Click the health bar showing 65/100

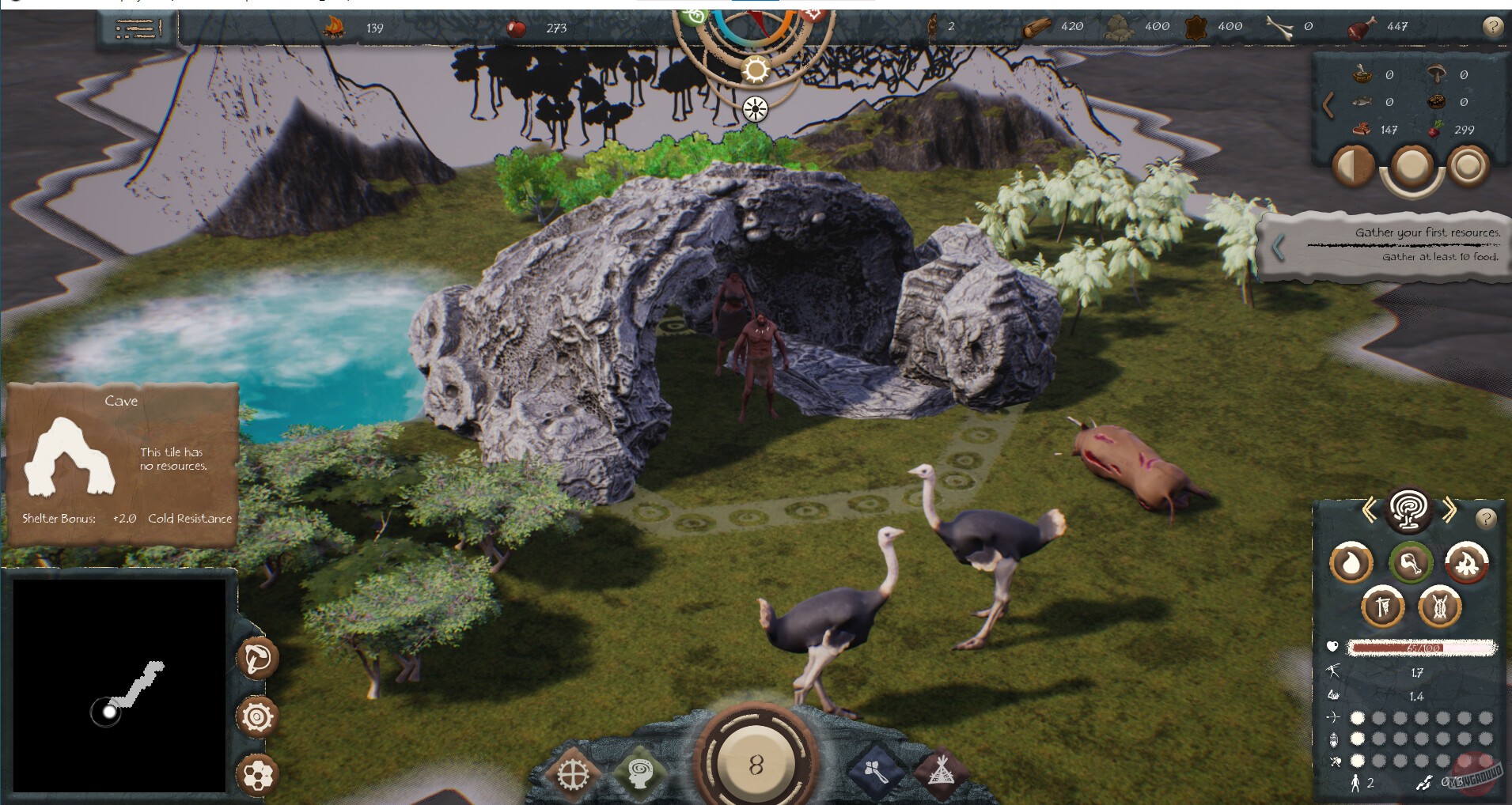tap(1422, 648)
